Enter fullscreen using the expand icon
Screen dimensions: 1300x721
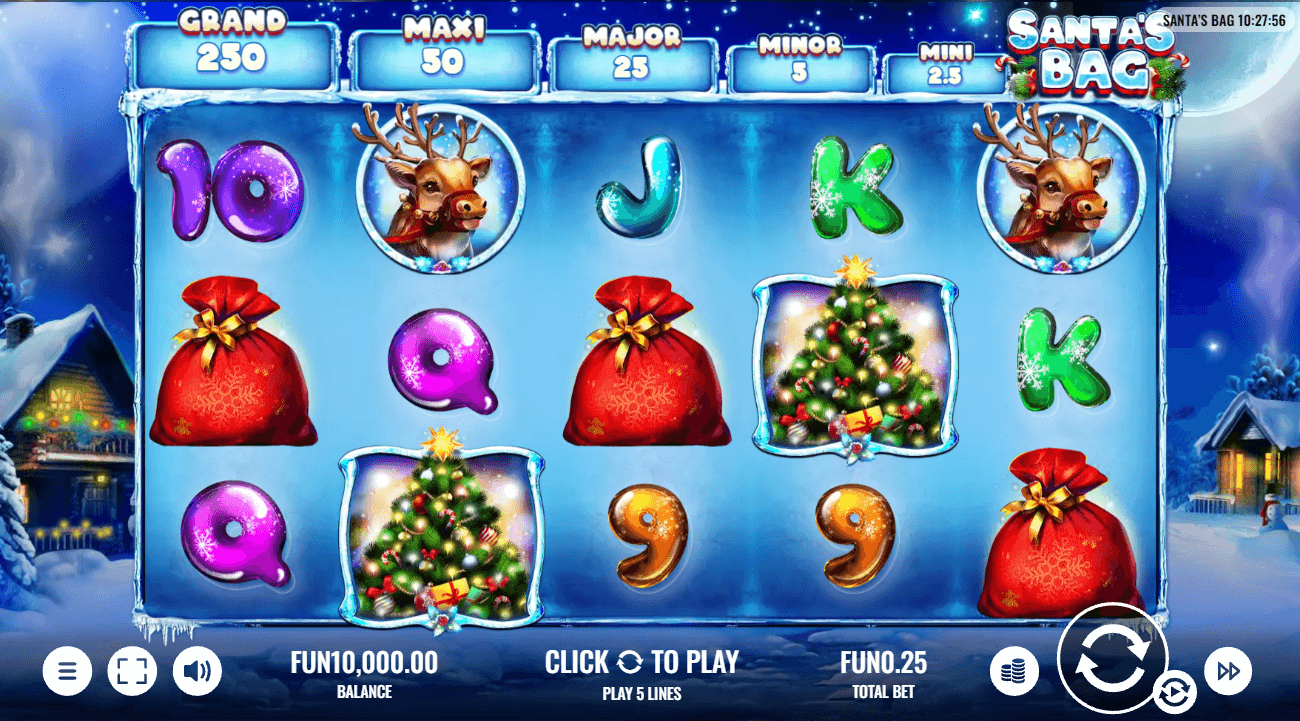click(x=132, y=671)
